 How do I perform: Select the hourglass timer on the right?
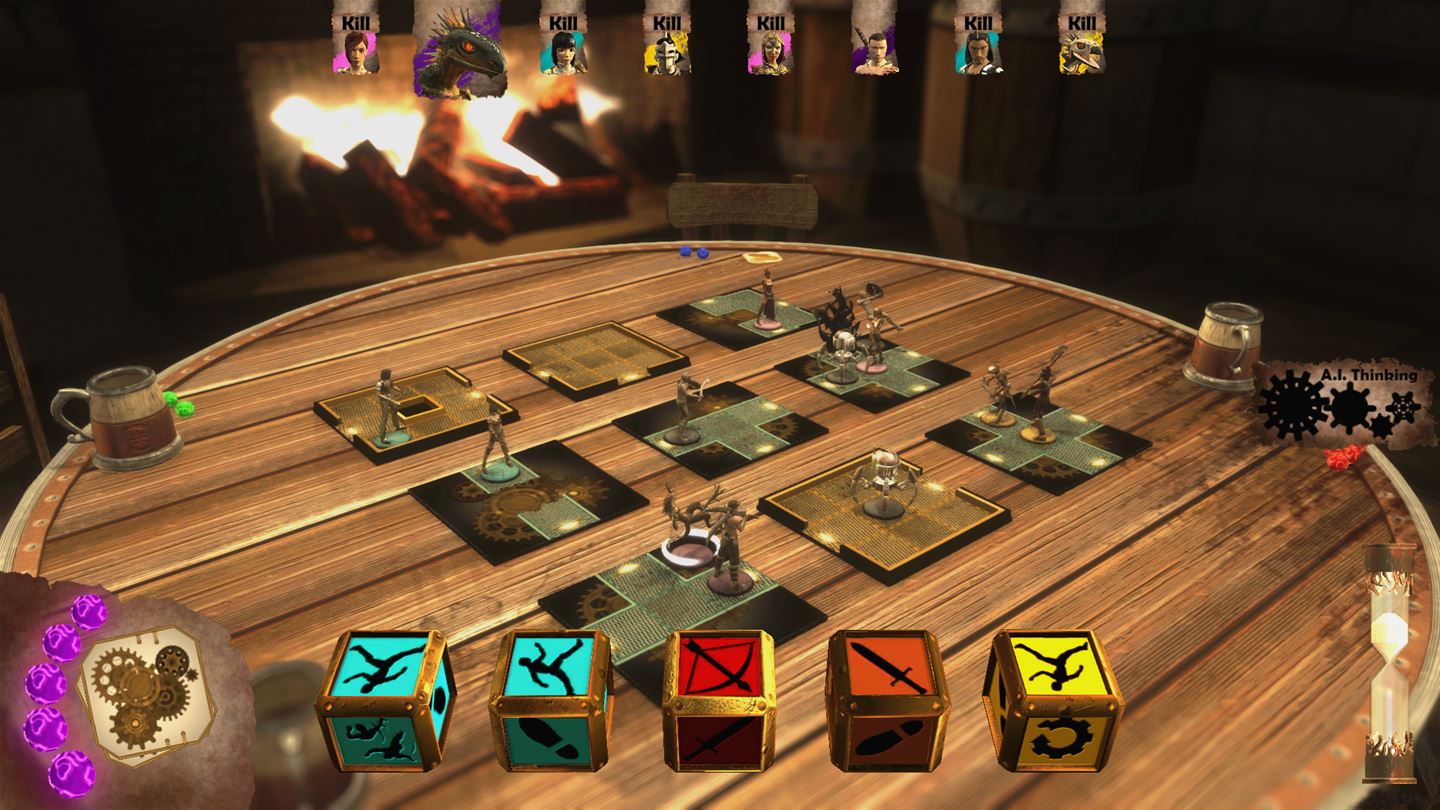point(1390,655)
